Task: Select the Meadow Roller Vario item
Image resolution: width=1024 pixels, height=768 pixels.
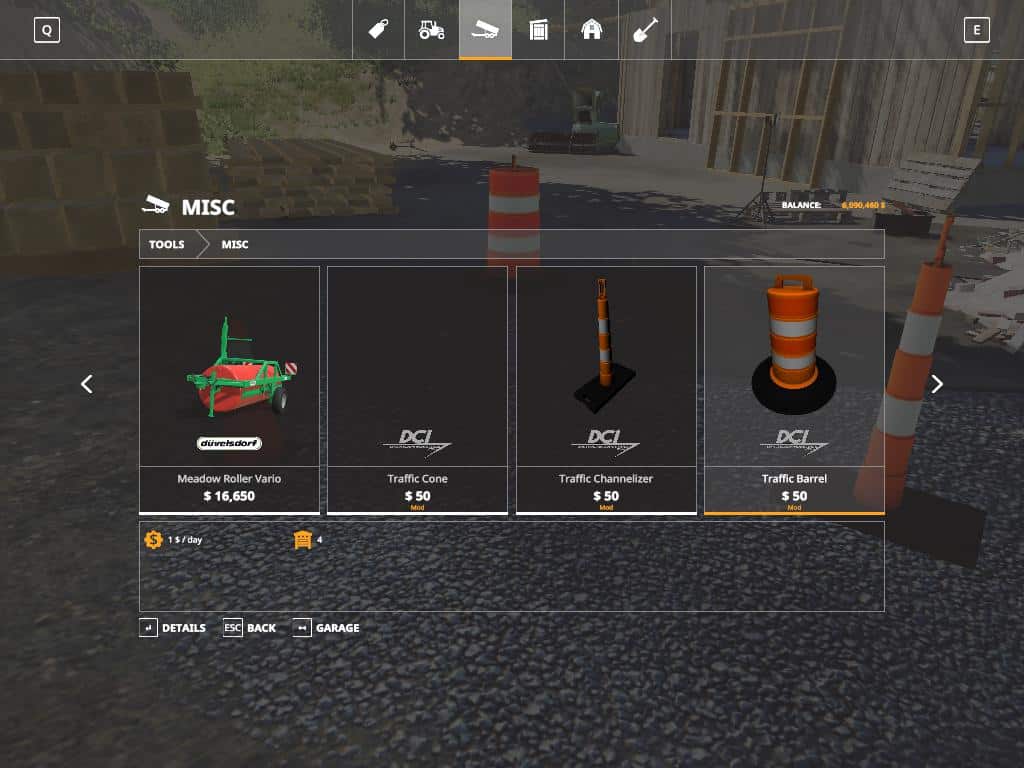Action: 229,389
